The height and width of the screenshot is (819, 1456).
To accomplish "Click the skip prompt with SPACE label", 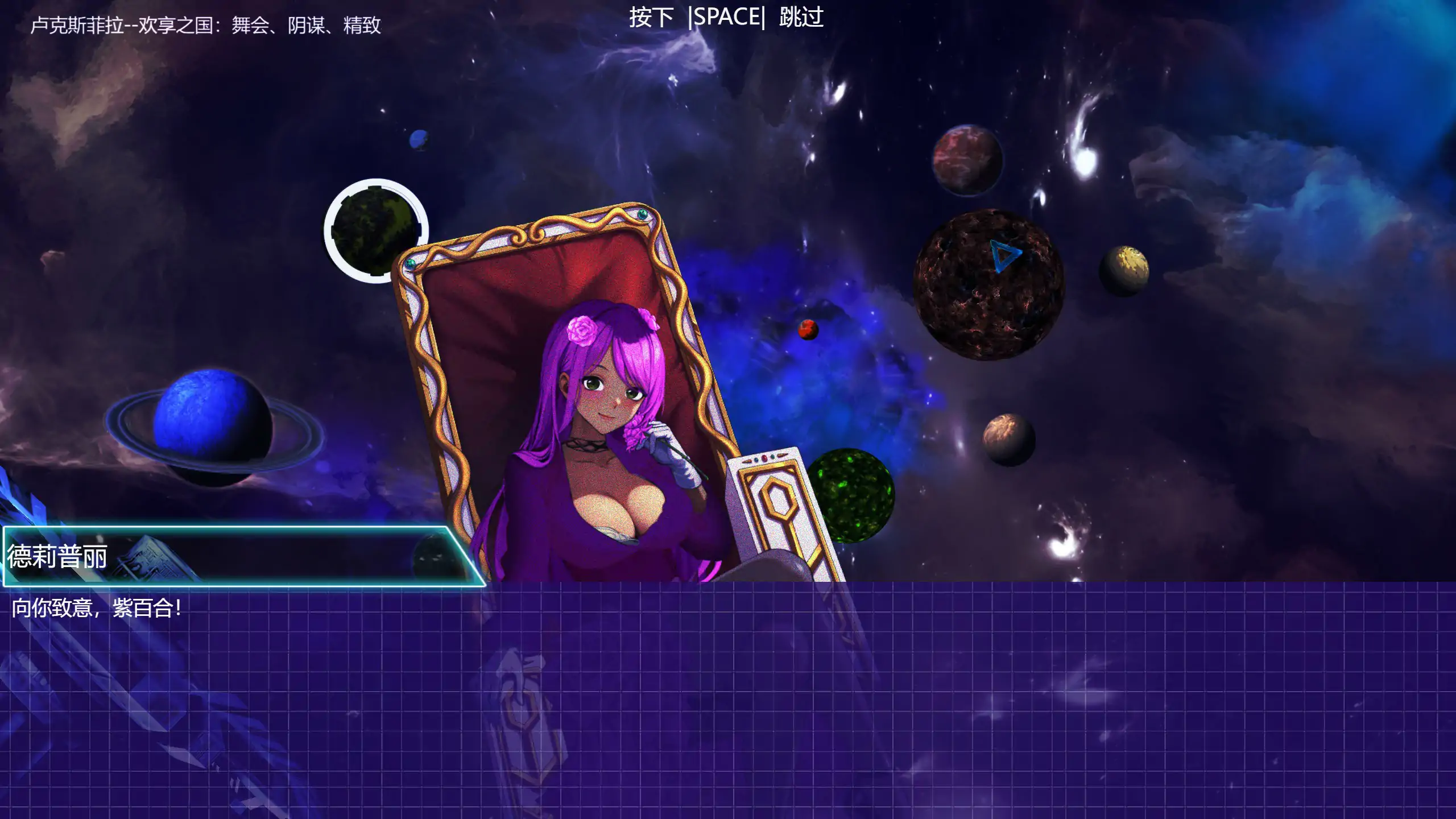I will (x=726, y=17).
